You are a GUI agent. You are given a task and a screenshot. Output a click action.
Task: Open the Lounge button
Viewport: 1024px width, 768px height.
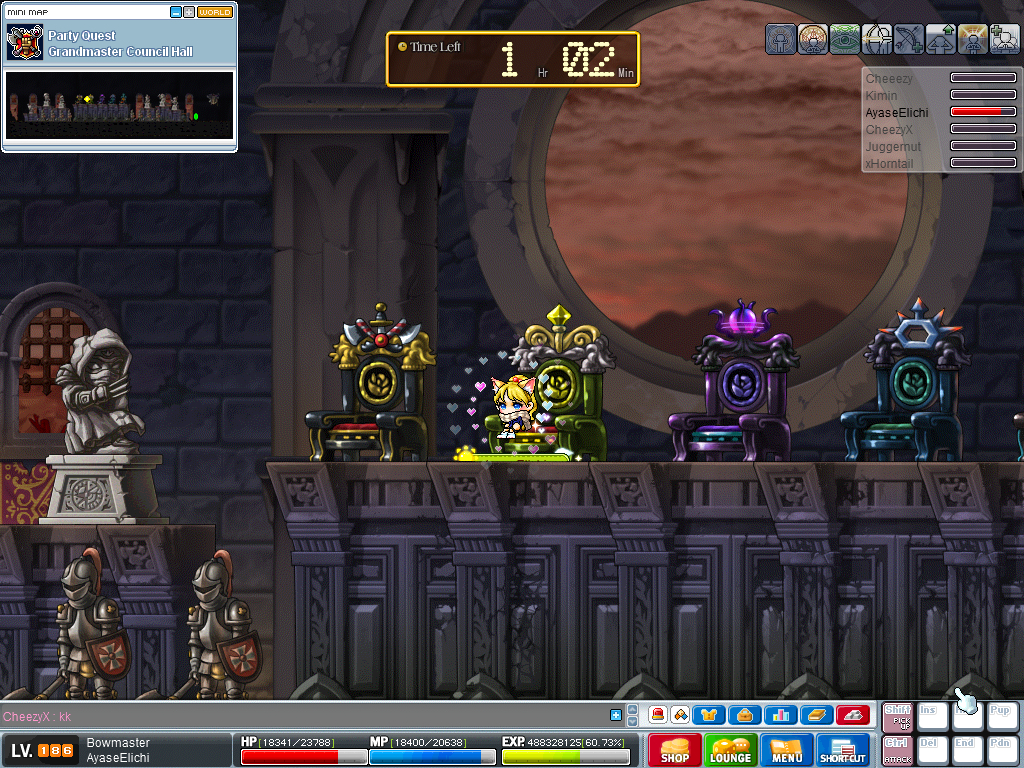[731, 750]
